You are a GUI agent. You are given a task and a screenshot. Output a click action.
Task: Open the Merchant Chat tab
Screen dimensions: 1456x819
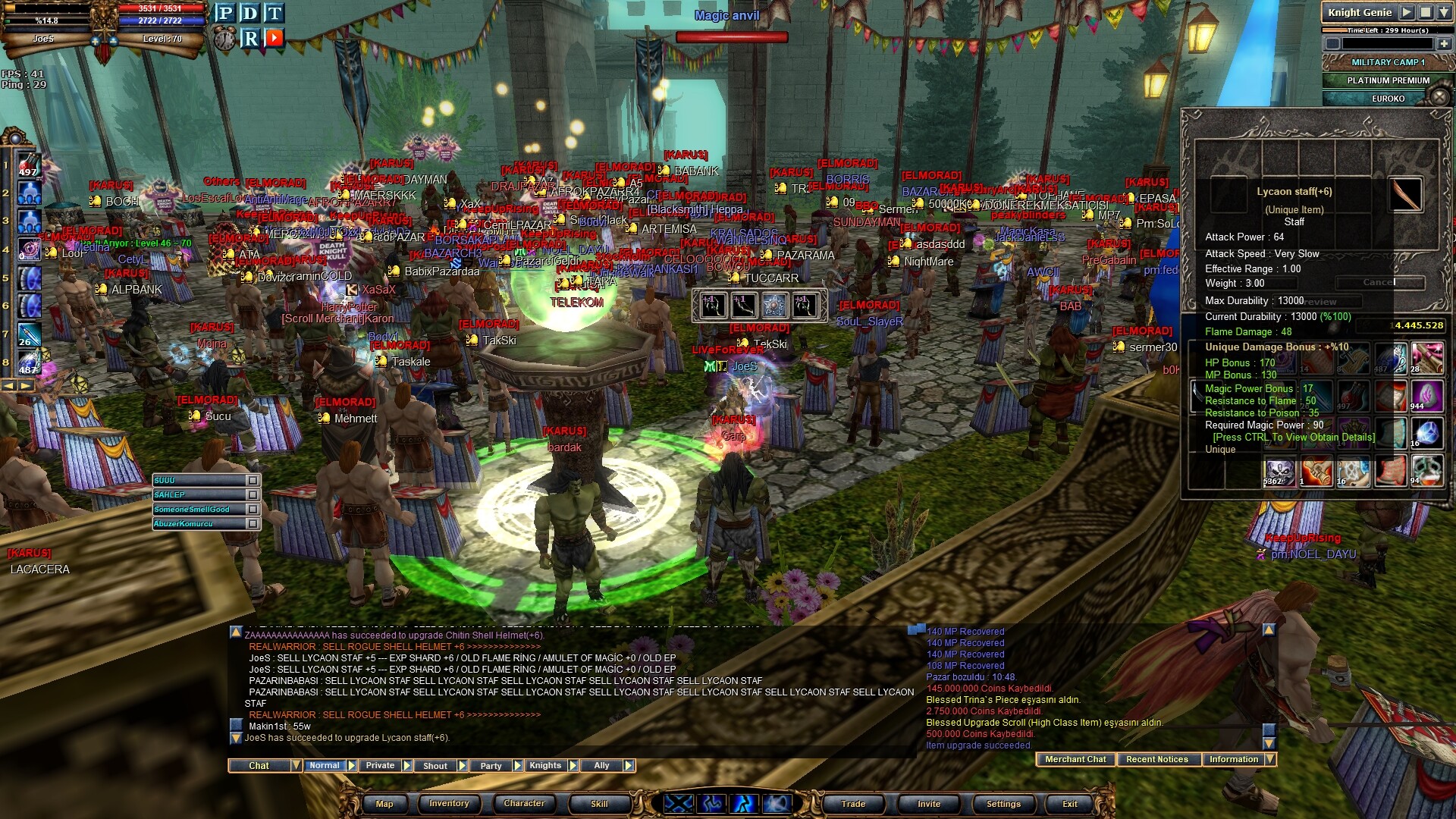[1075, 759]
